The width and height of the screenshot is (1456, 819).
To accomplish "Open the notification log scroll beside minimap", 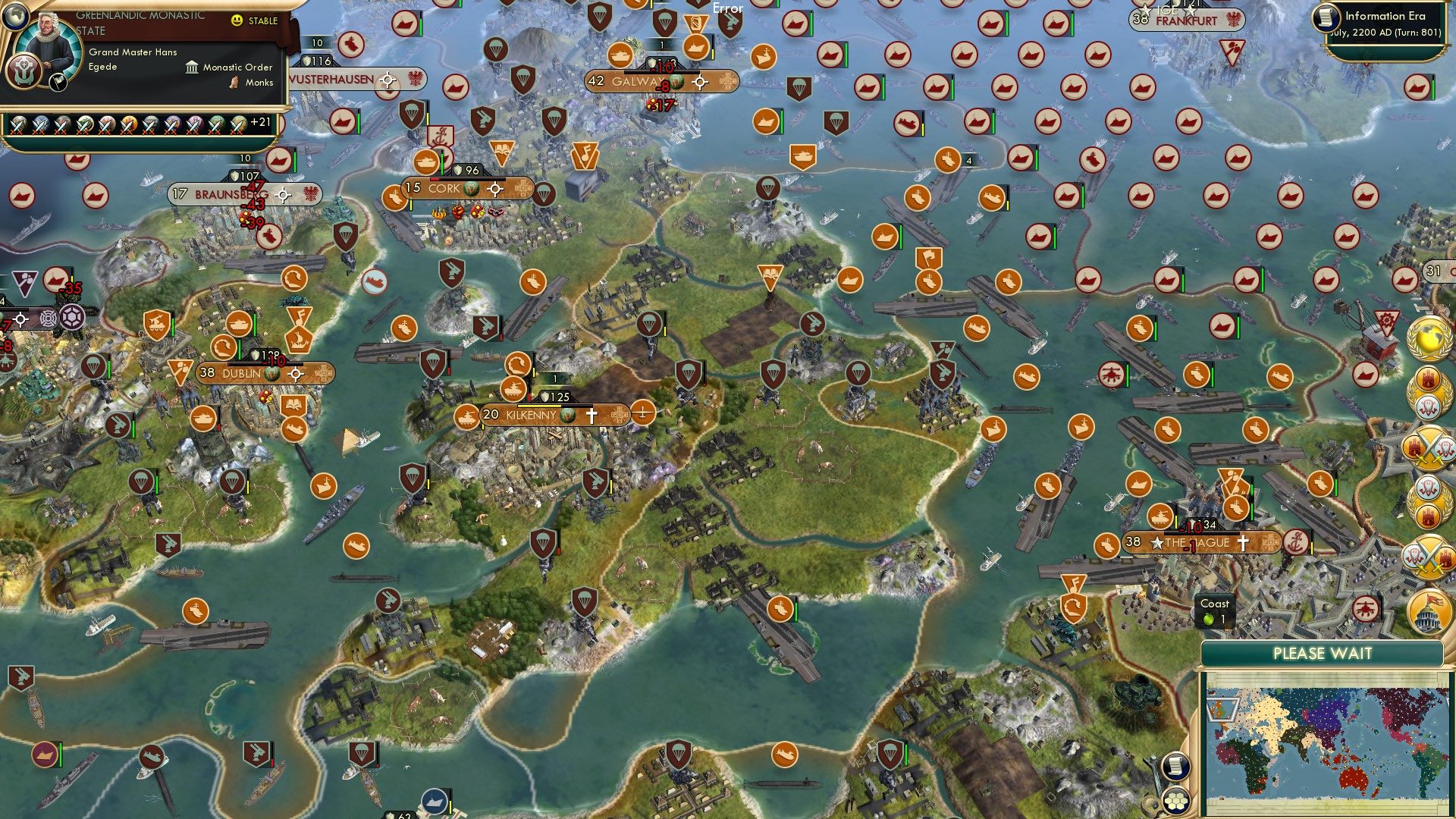I will click(1175, 767).
